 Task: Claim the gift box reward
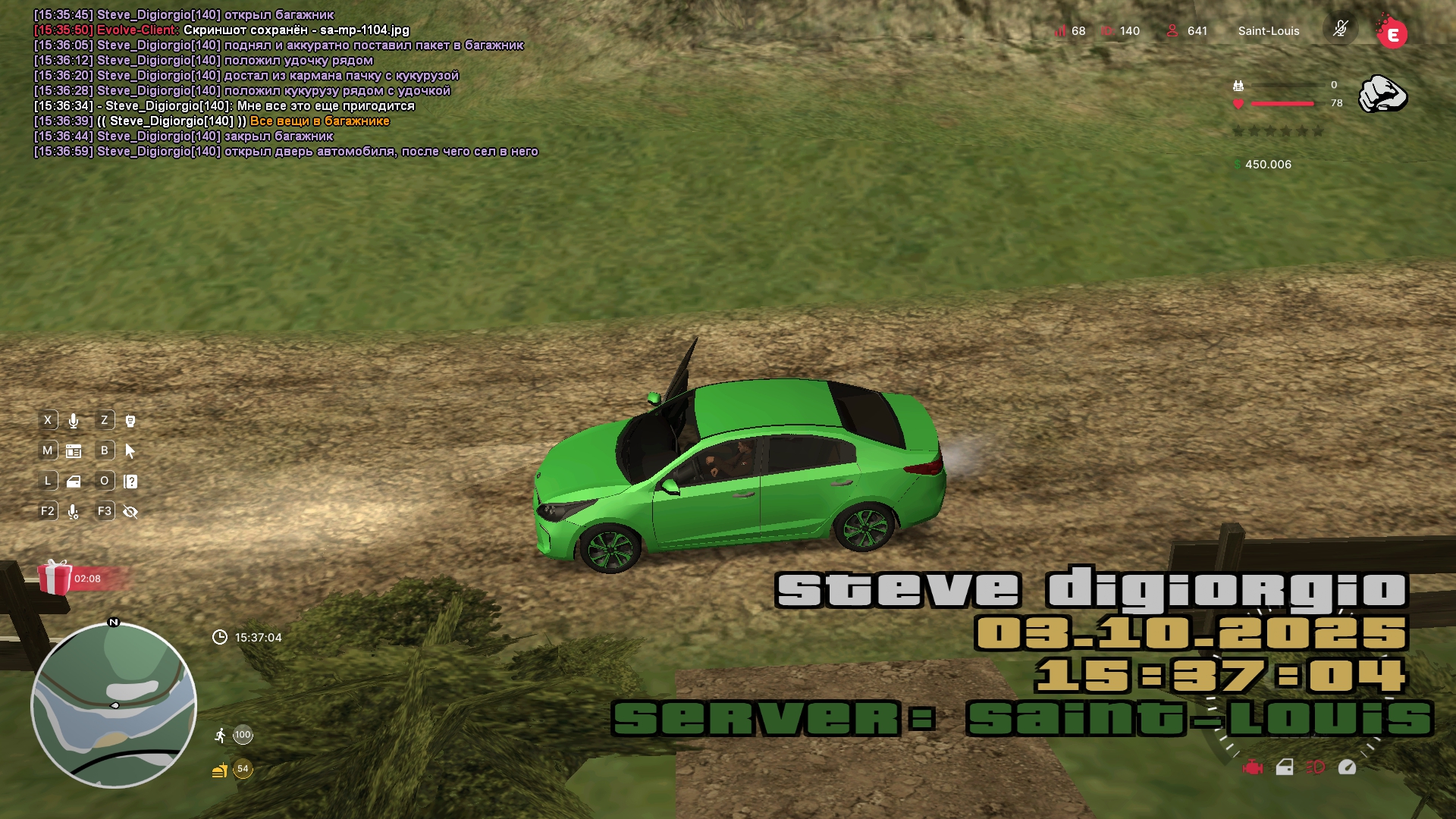coord(55,577)
